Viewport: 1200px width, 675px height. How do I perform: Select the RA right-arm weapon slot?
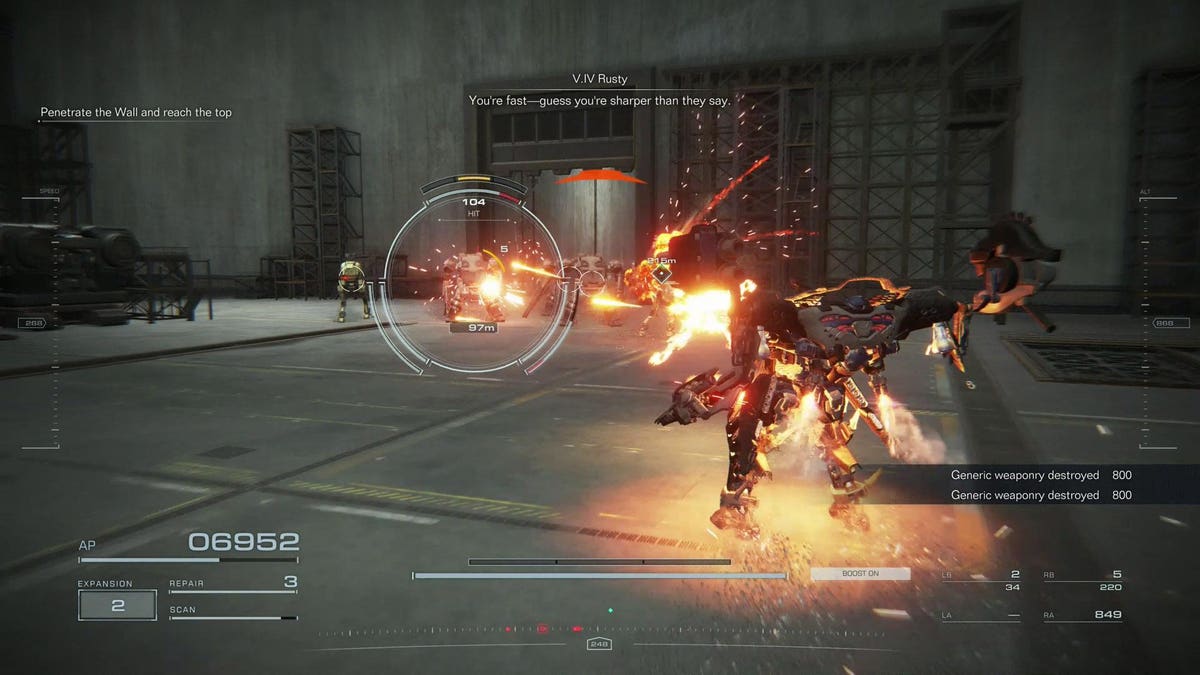click(x=1082, y=615)
